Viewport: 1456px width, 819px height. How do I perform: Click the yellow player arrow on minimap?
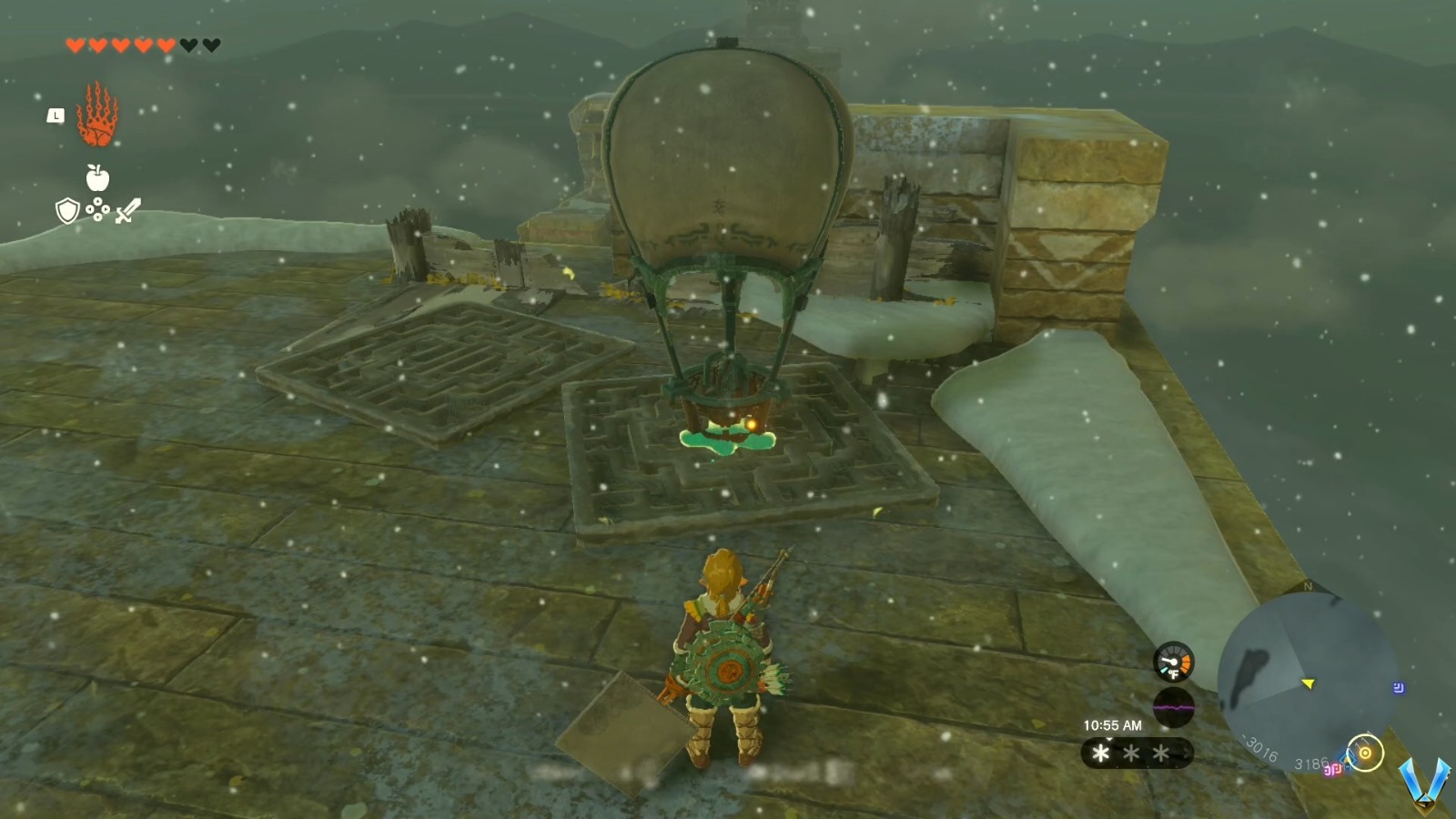tap(1308, 683)
